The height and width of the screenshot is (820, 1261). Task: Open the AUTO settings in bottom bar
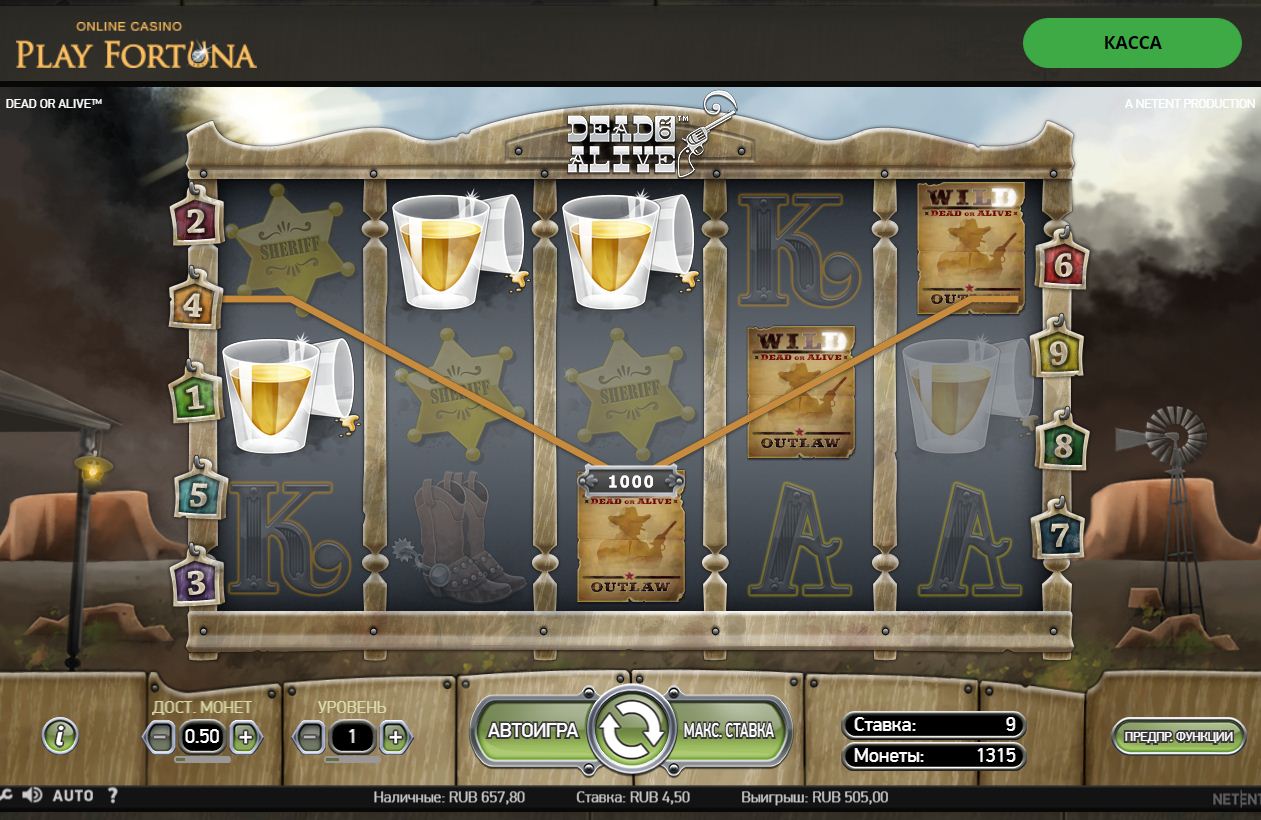[73, 796]
